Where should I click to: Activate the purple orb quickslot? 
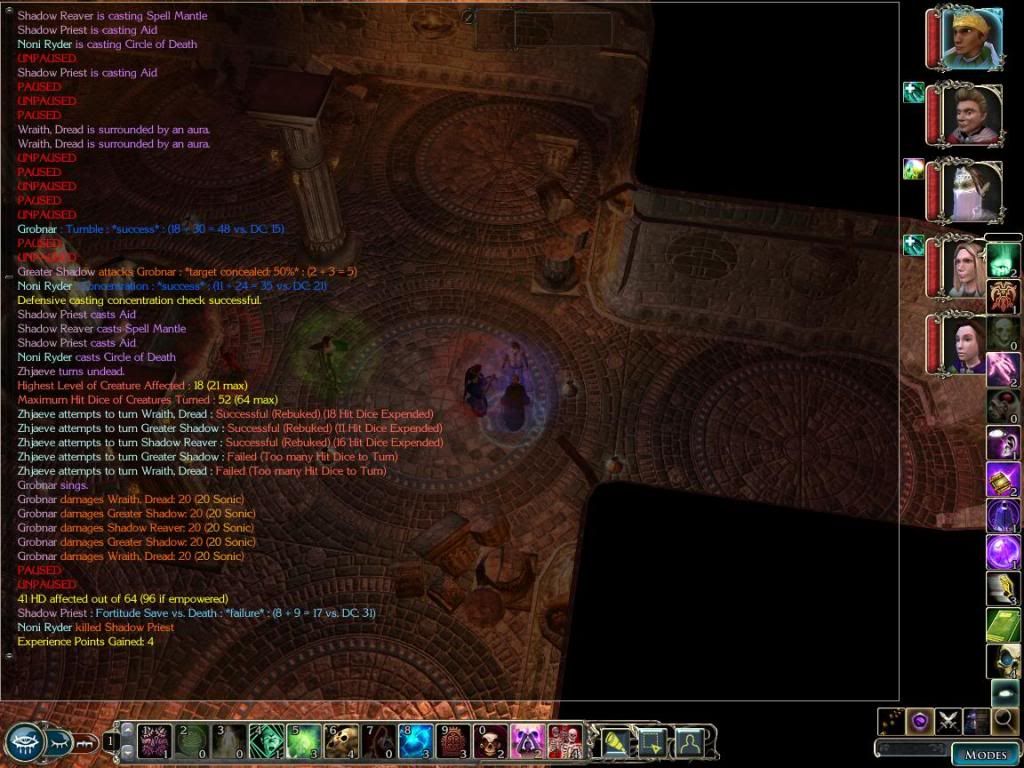[x=1004, y=552]
